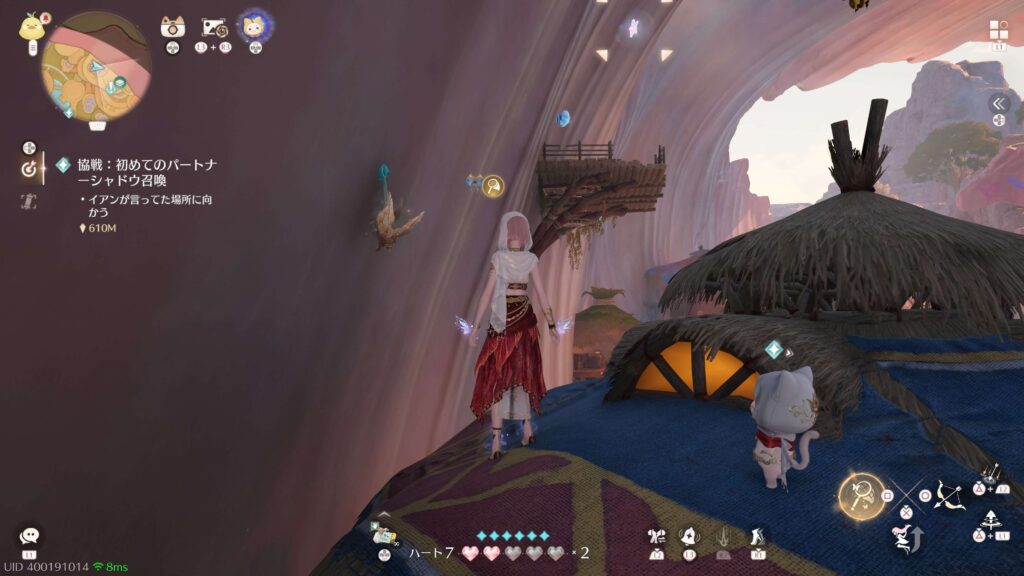Screen dimensions: 1024x576
Task: Open the glowing cat-ear partner portrait
Action: pos(253,27)
